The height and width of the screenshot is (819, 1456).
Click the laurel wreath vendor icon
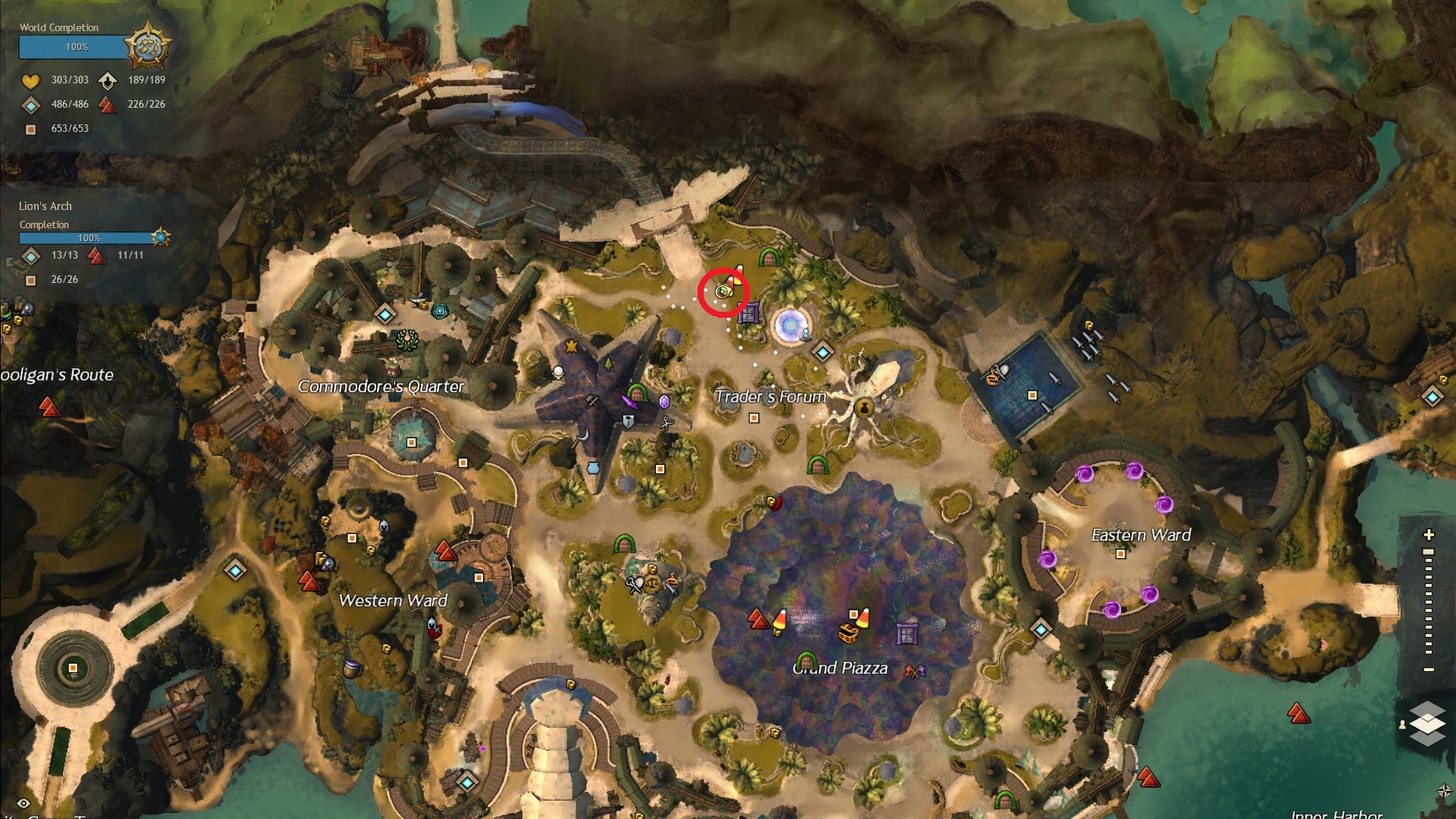coord(407,340)
